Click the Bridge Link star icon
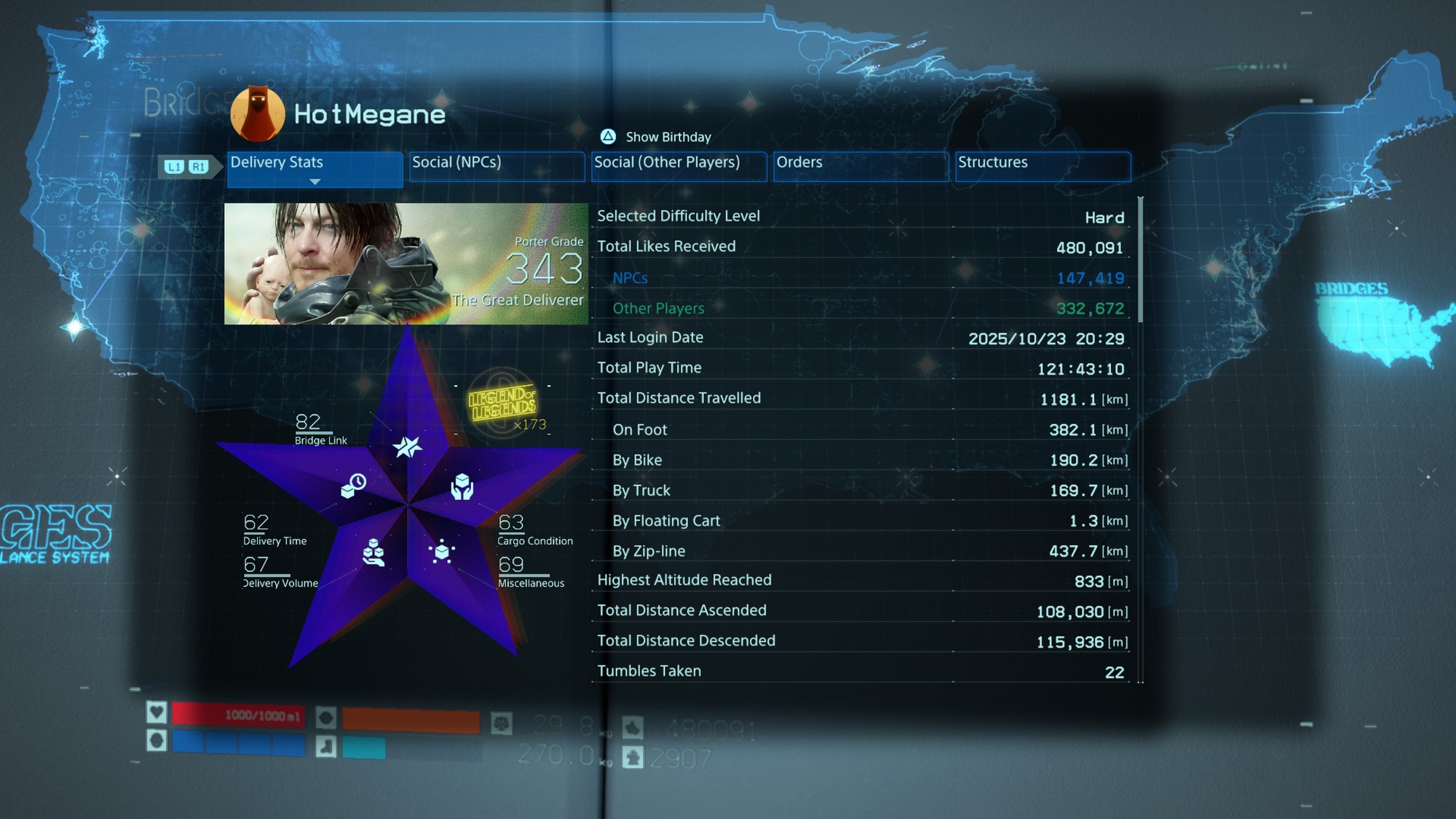This screenshot has width=1456, height=819. (407, 447)
